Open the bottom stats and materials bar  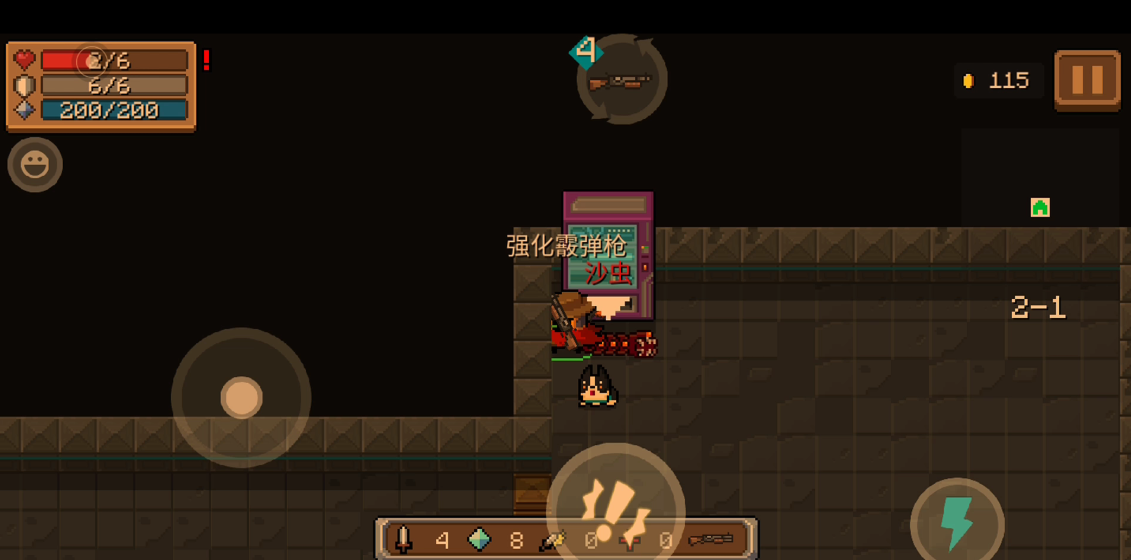[x=567, y=540]
